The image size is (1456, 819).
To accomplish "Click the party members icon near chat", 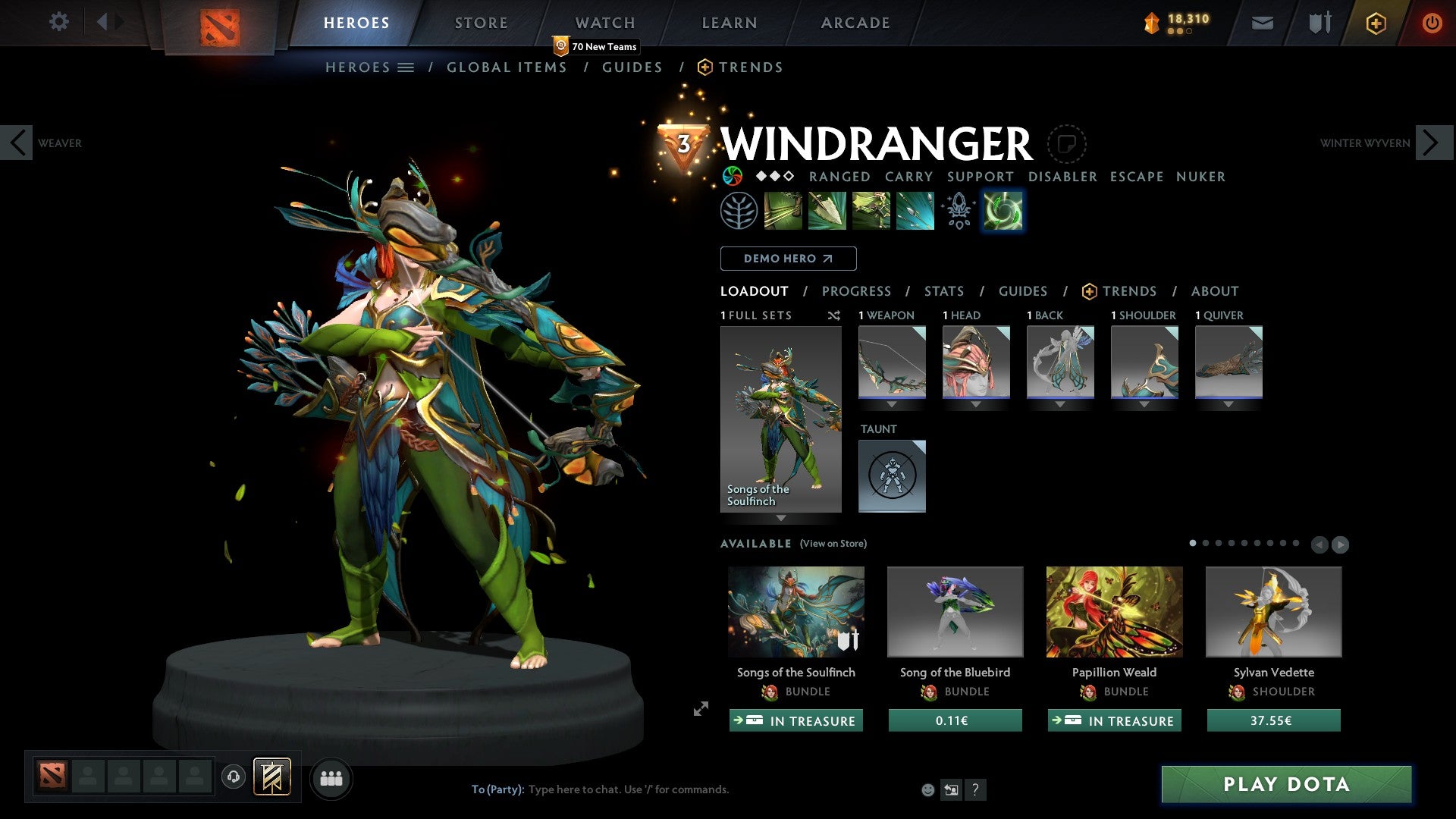I will [x=331, y=778].
